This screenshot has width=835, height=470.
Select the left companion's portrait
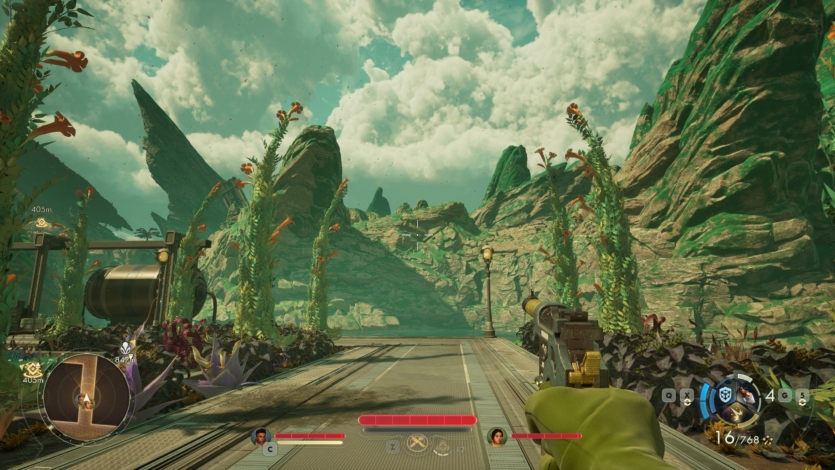coord(262,436)
